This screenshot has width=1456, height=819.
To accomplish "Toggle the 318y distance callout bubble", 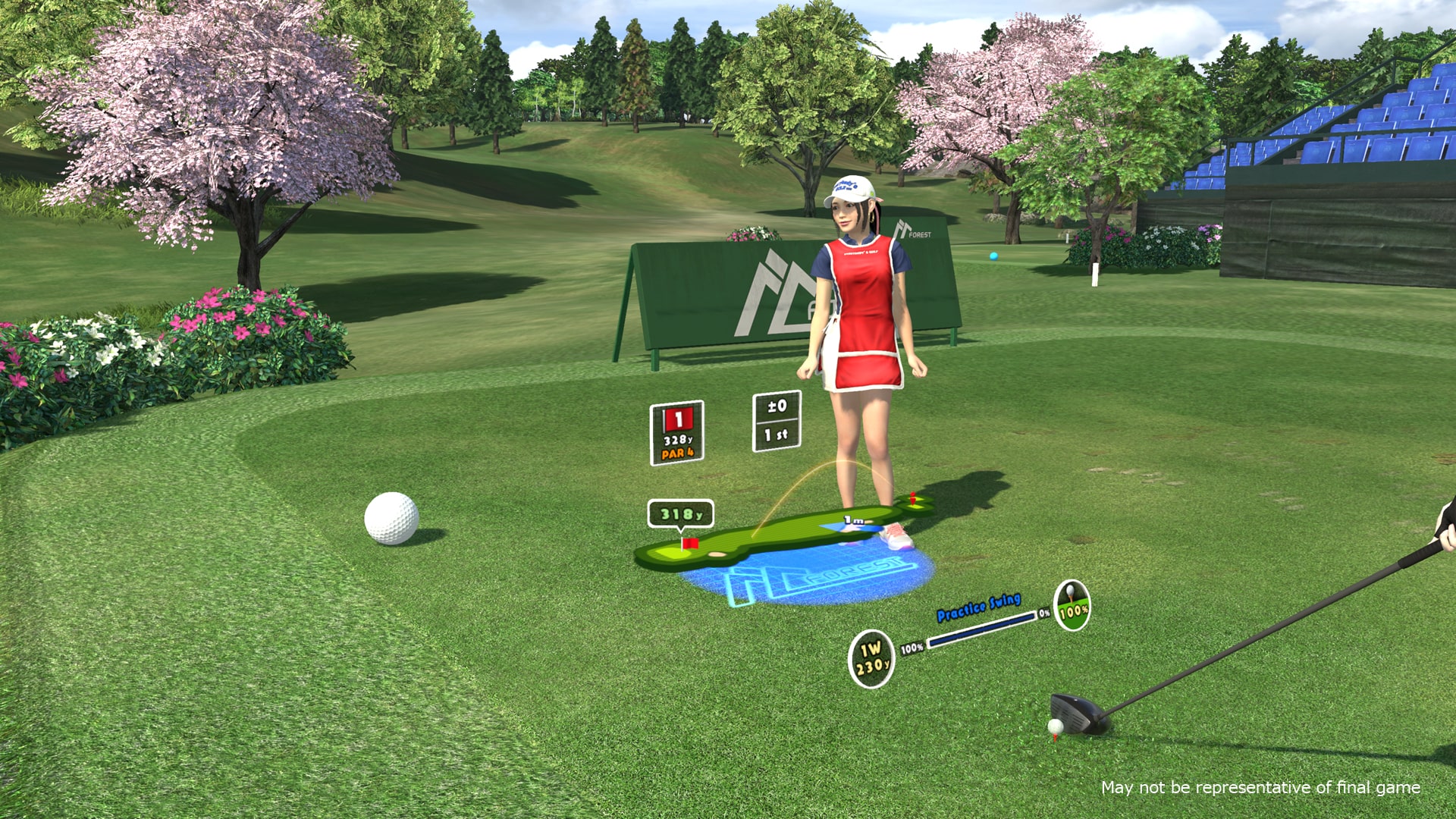I will point(682,512).
